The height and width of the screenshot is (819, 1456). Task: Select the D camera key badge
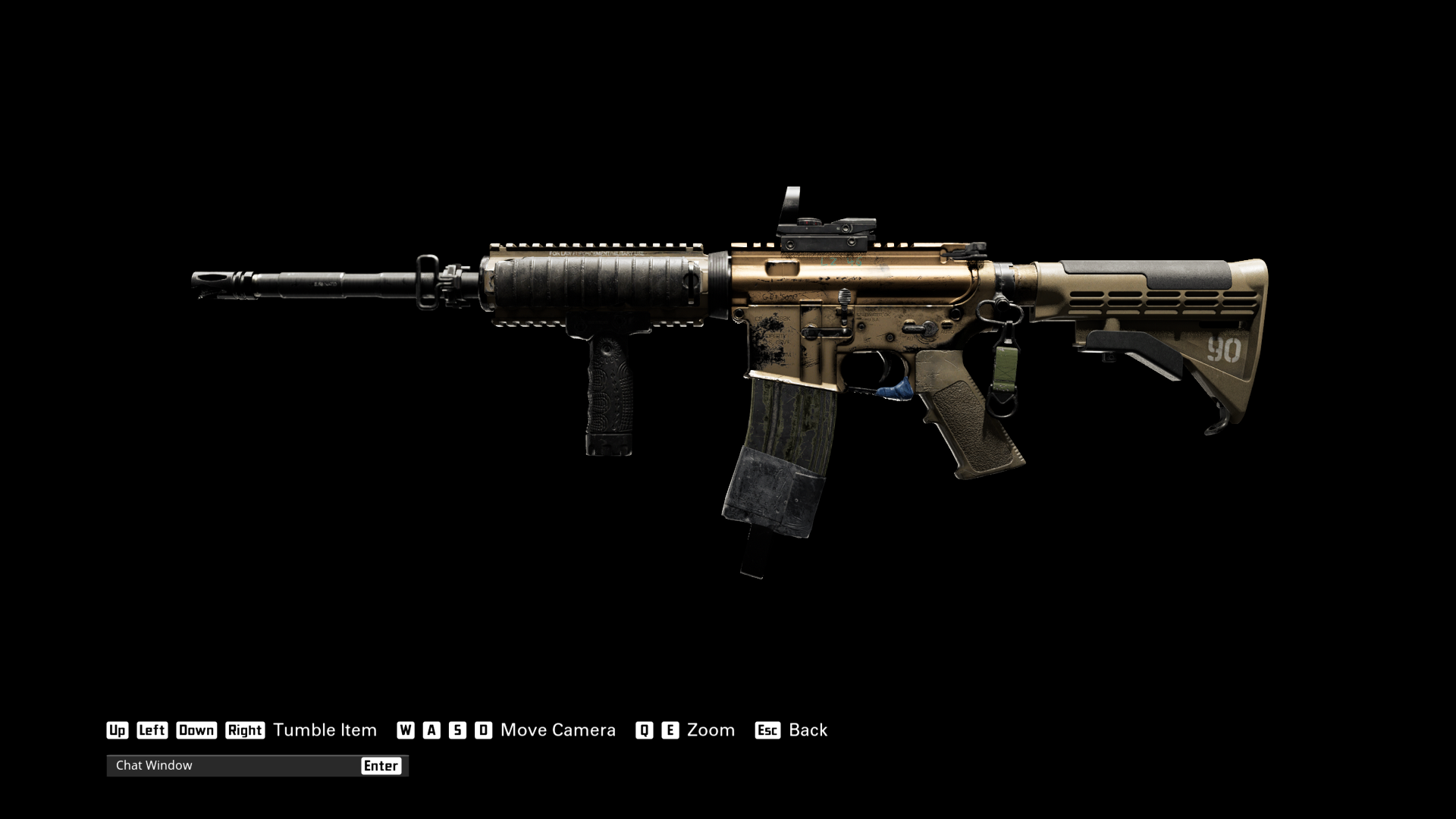point(483,730)
